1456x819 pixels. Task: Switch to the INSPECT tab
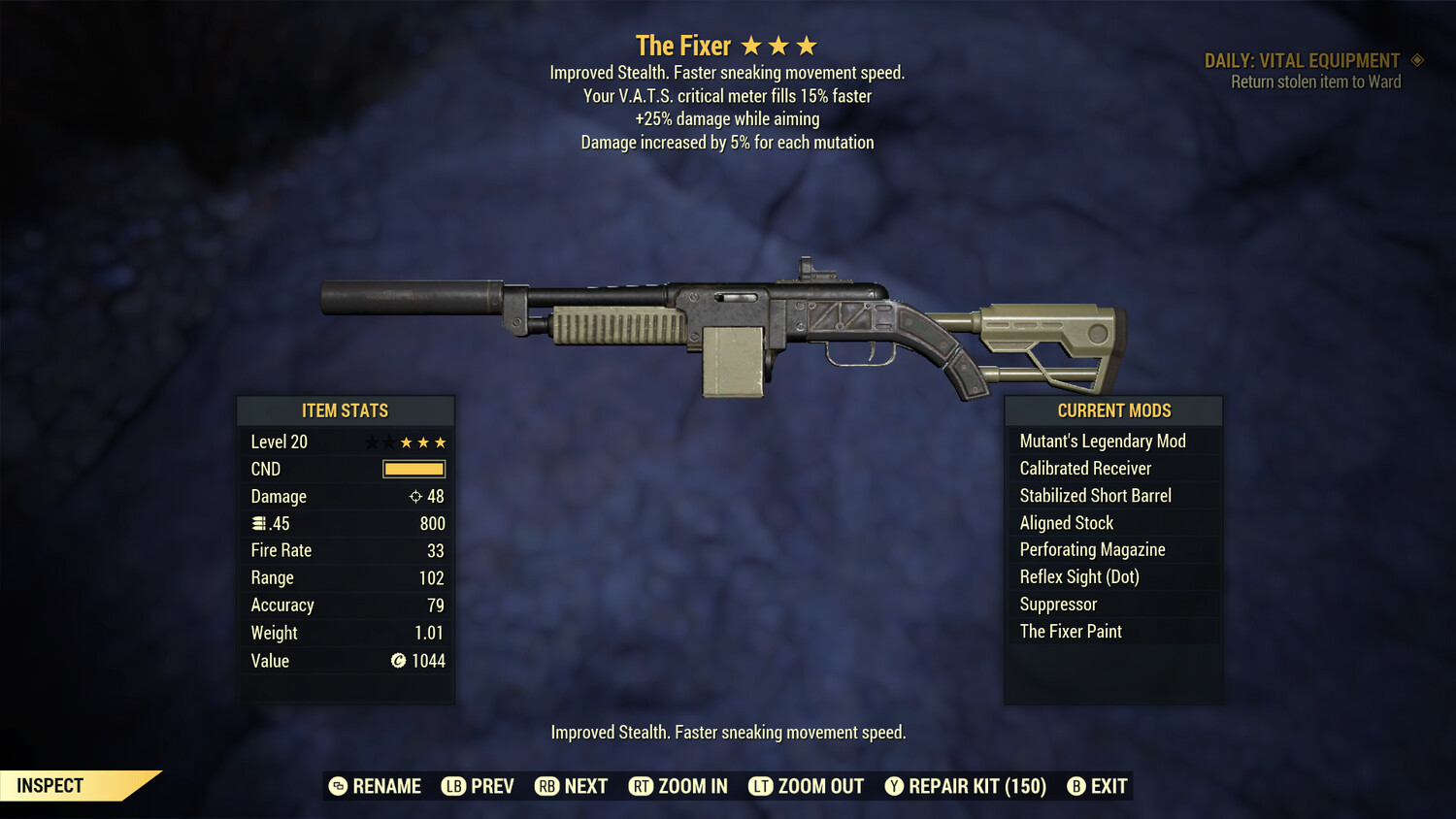point(50,785)
